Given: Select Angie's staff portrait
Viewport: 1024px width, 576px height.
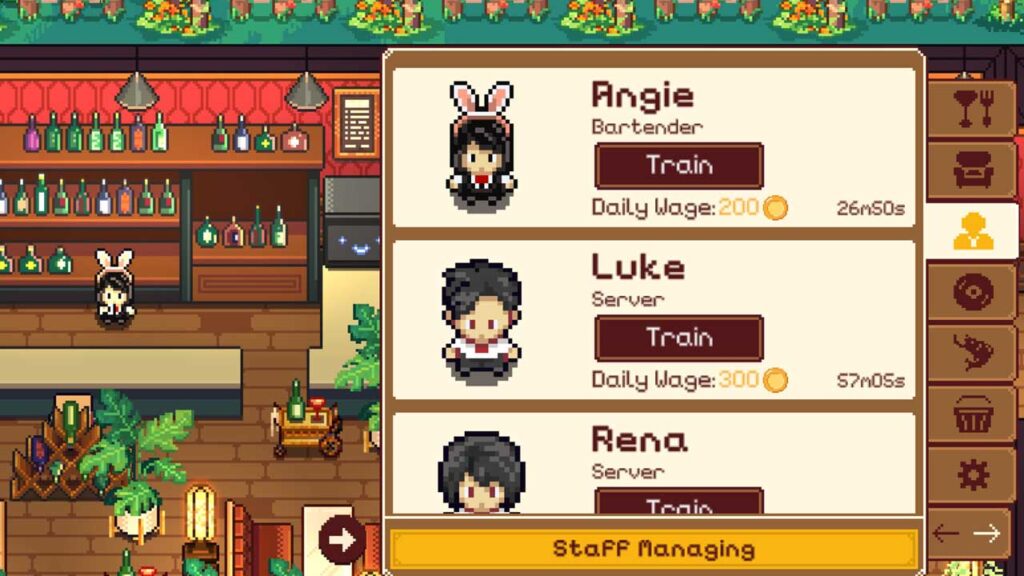Looking at the screenshot, I should click(x=481, y=146).
